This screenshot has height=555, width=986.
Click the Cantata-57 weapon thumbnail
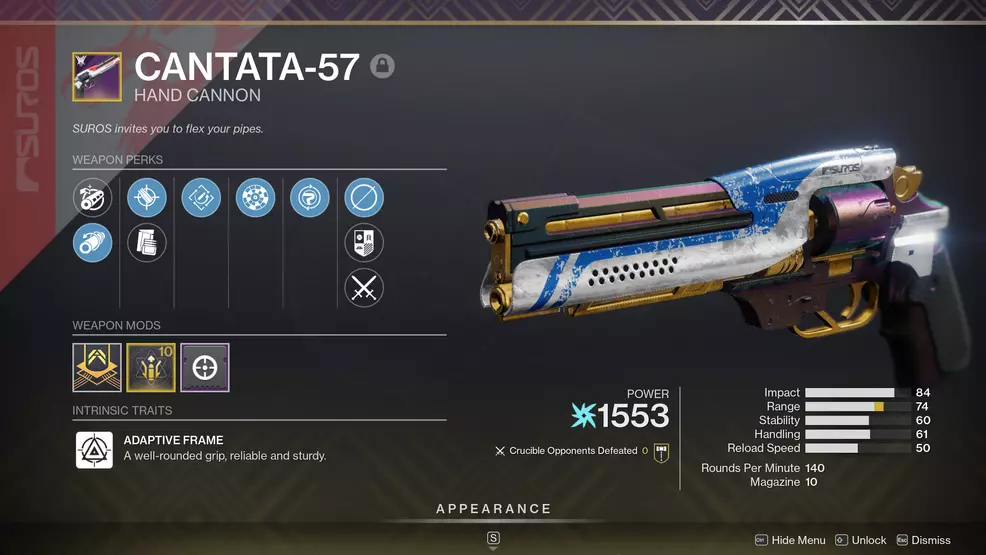pos(97,77)
